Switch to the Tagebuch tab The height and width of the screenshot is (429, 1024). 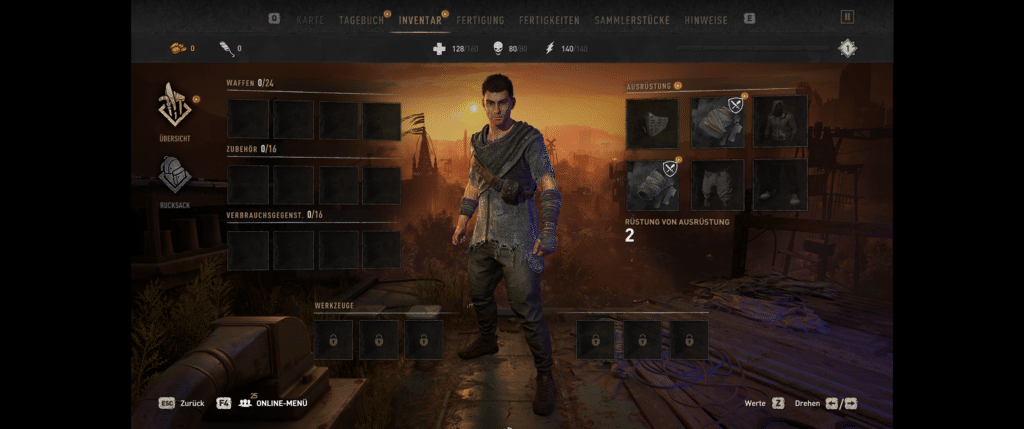361,19
